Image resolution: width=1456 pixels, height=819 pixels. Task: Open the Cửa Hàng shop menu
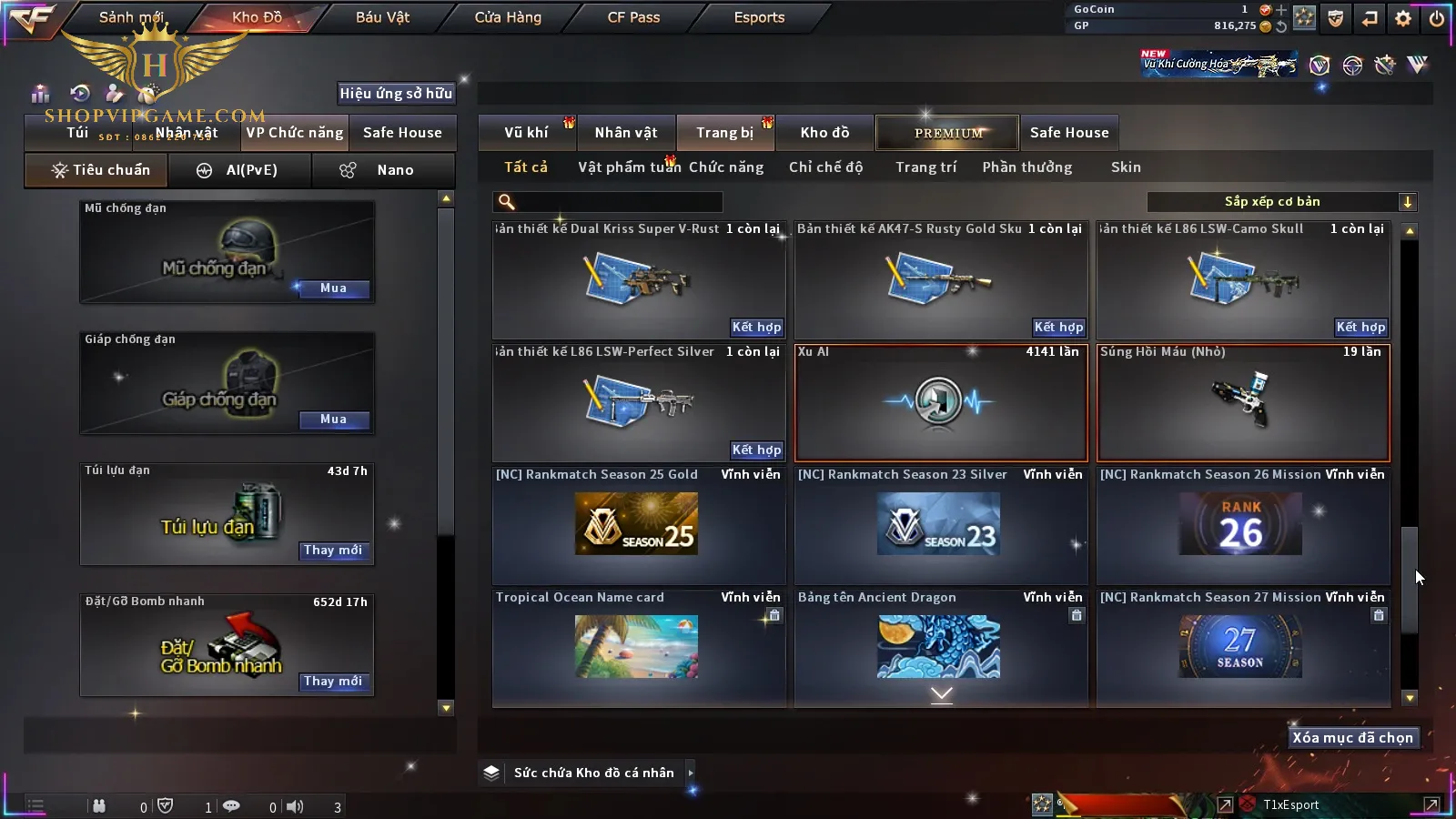tap(508, 17)
